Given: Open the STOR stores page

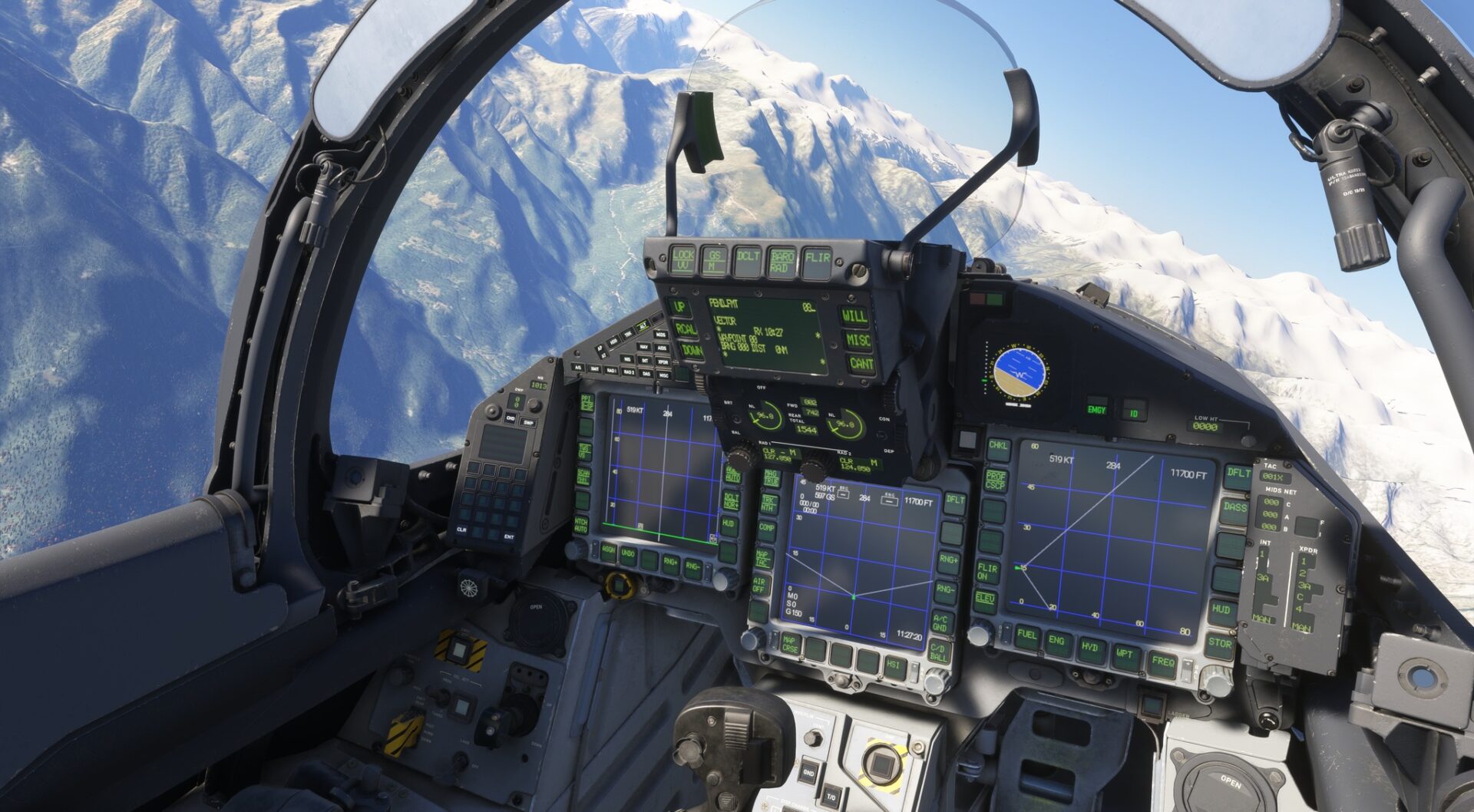Looking at the screenshot, I should click(1219, 645).
